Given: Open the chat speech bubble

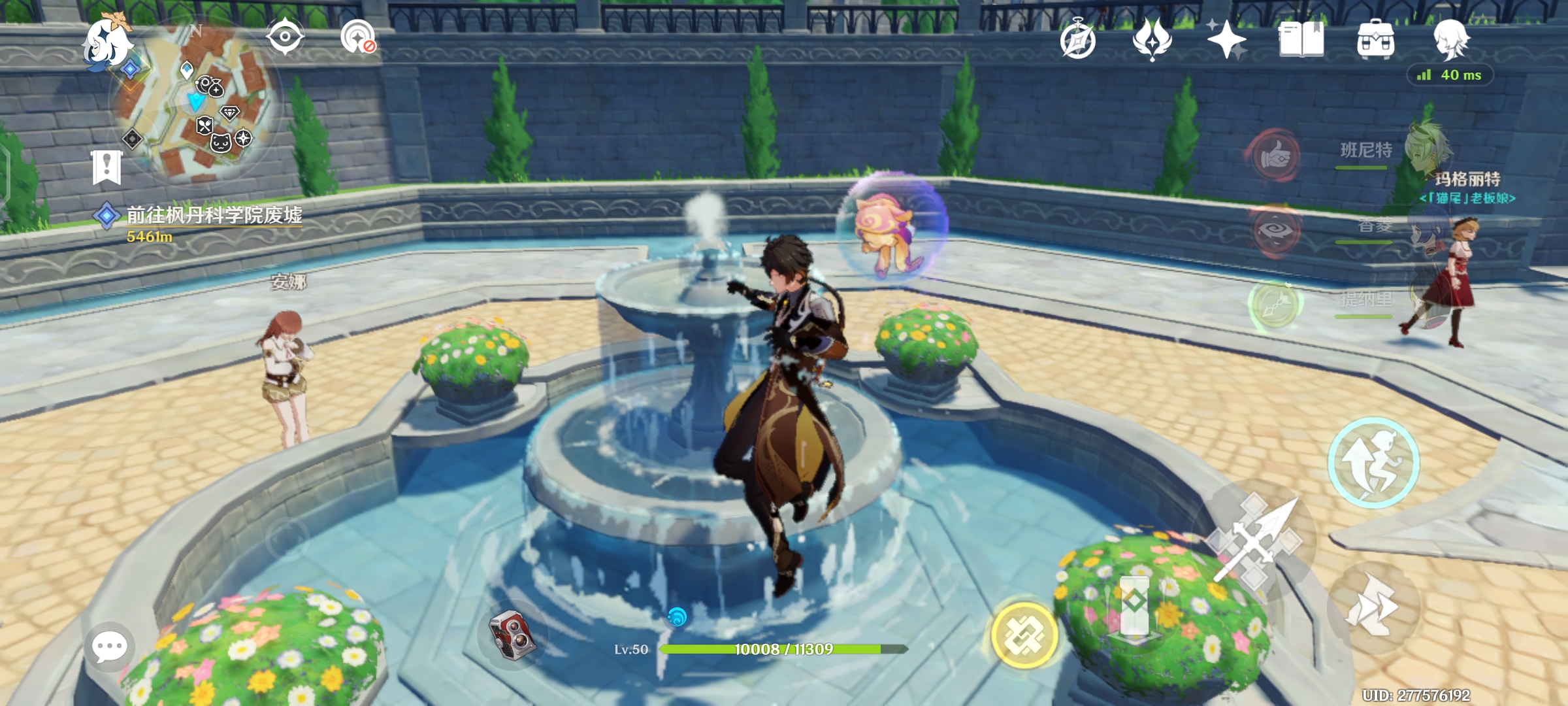Looking at the screenshot, I should [x=109, y=647].
